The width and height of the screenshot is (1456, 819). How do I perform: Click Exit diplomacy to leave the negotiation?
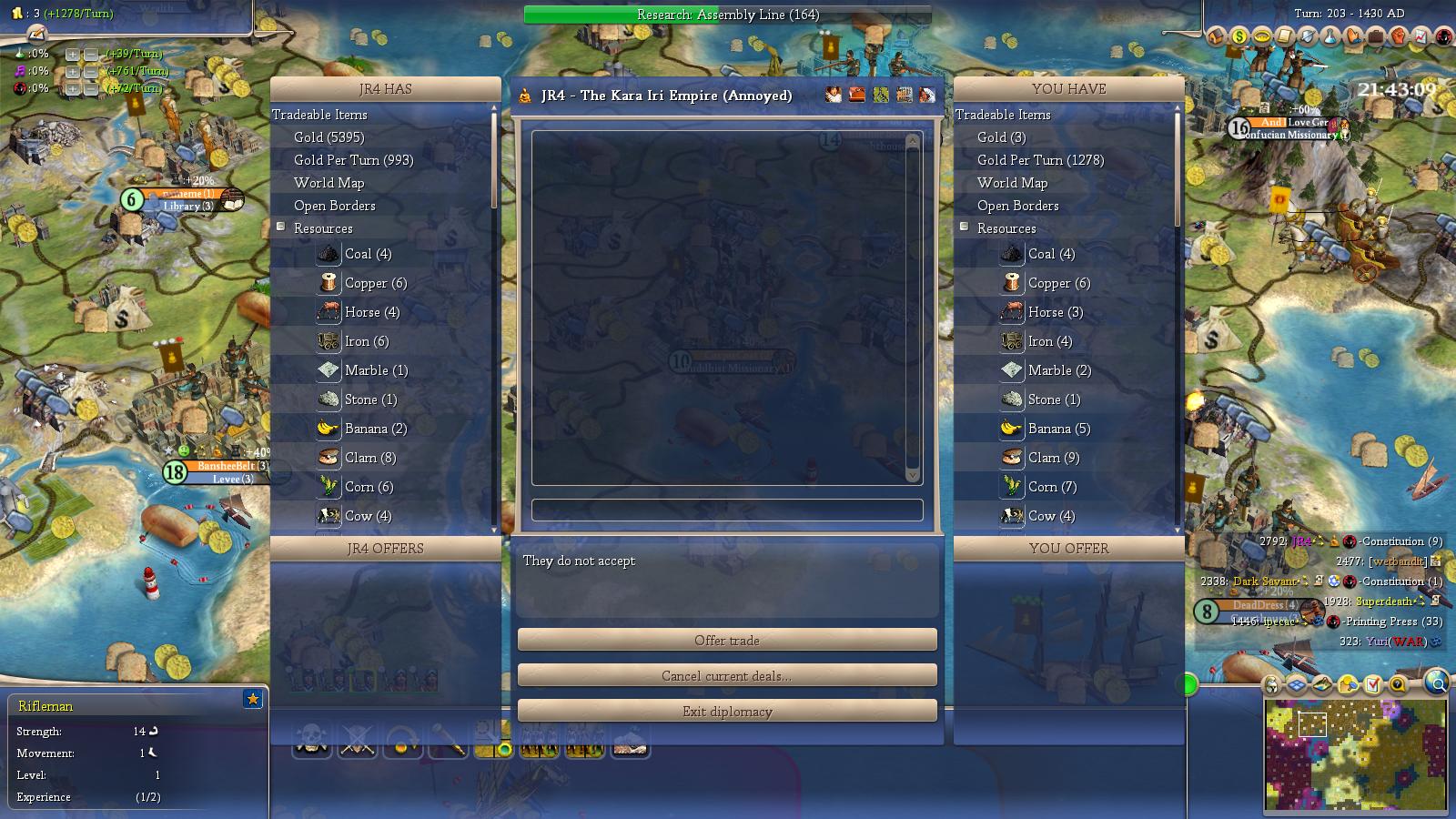click(x=725, y=711)
